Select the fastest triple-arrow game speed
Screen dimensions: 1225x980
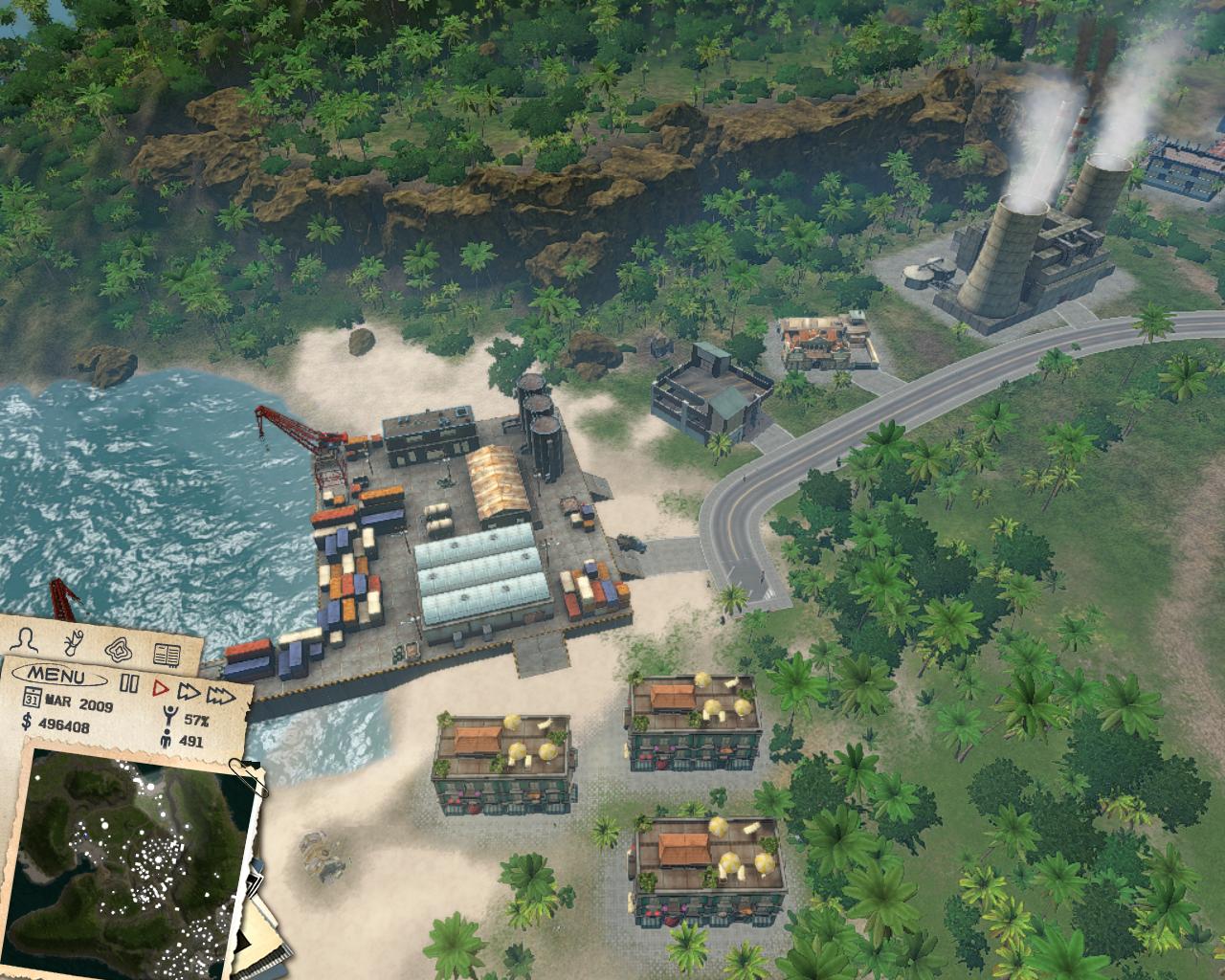(x=220, y=697)
